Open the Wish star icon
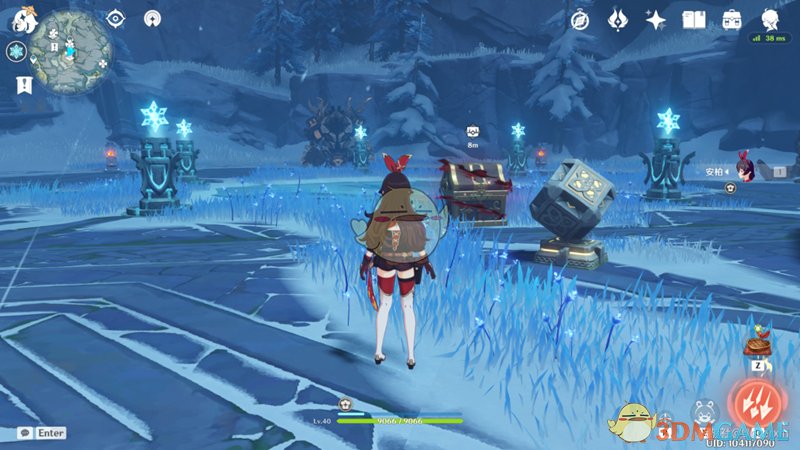Viewport: 800px width, 450px height. pos(656,20)
